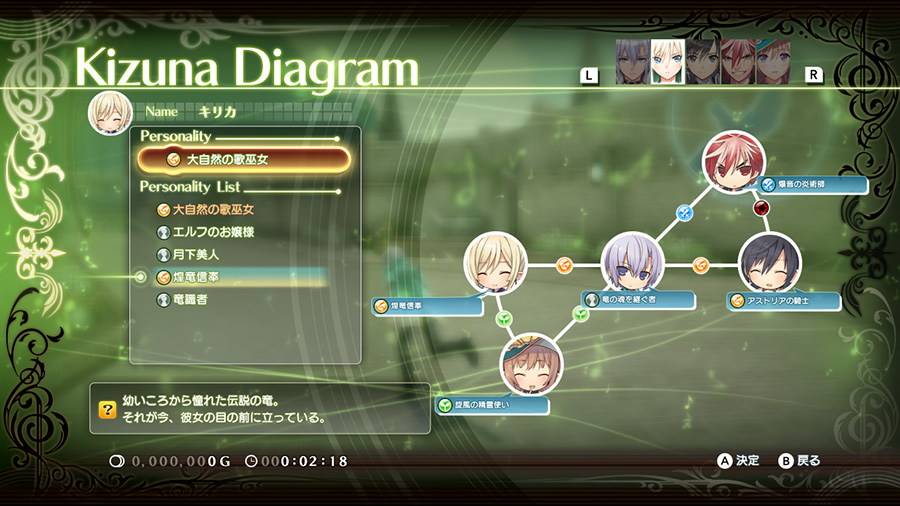The image size is (900, 506).
Task: Switch to the silver-haired character portrait tab
Action: (x=632, y=61)
